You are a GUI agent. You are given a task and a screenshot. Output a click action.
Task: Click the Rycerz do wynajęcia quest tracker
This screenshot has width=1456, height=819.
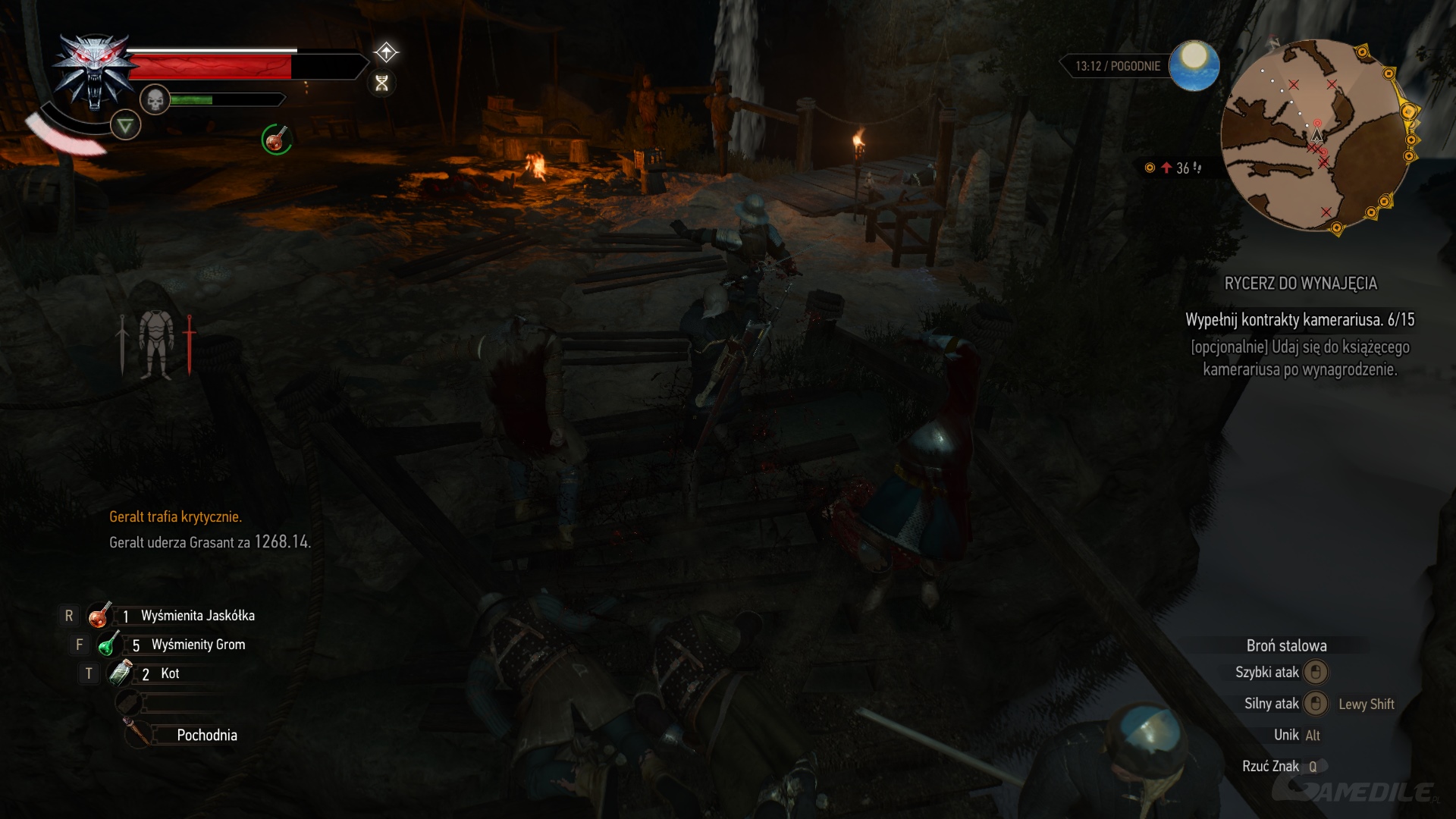tap(1300, 284)
